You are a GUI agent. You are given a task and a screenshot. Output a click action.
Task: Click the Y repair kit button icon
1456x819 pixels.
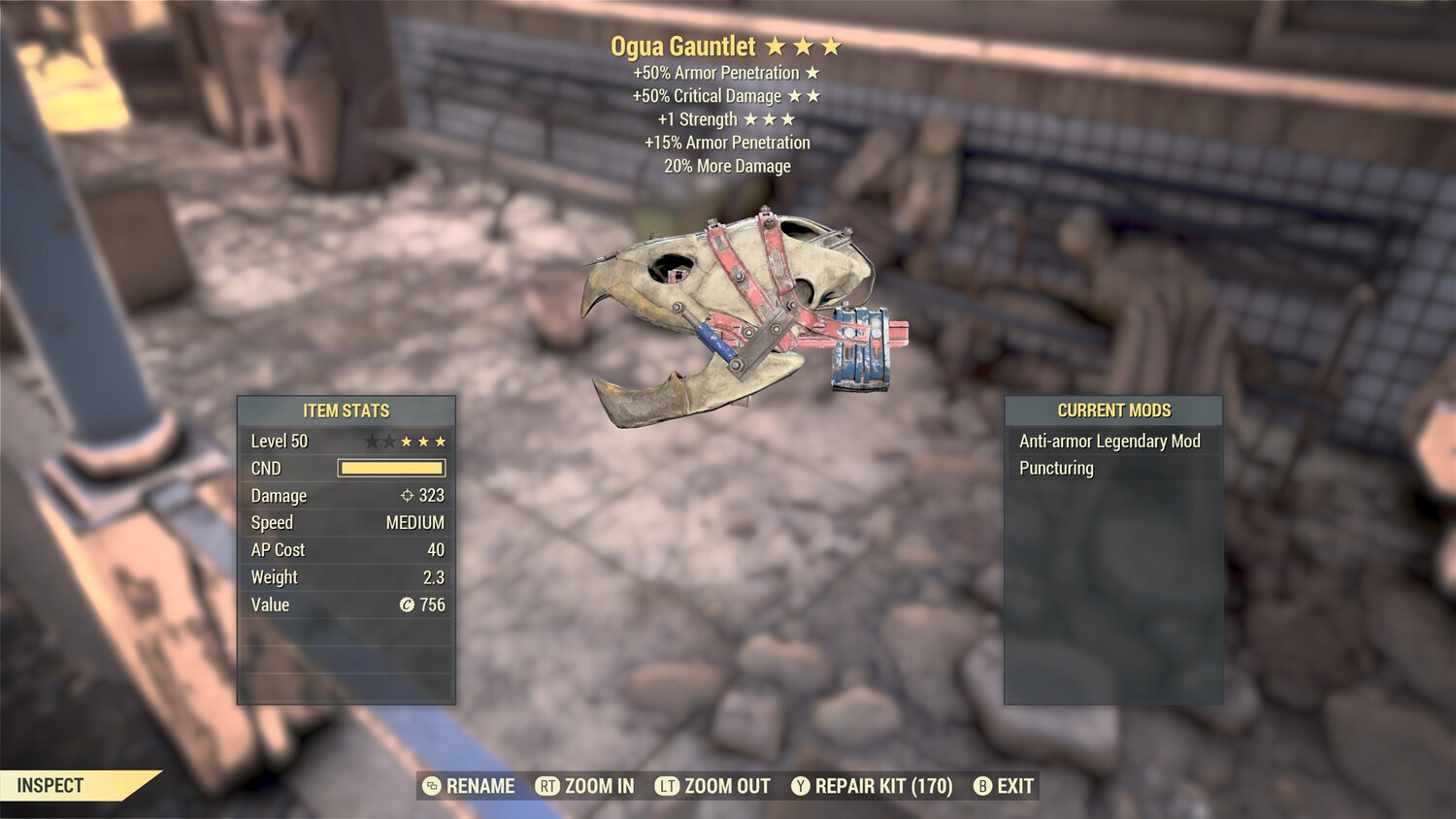801,786
